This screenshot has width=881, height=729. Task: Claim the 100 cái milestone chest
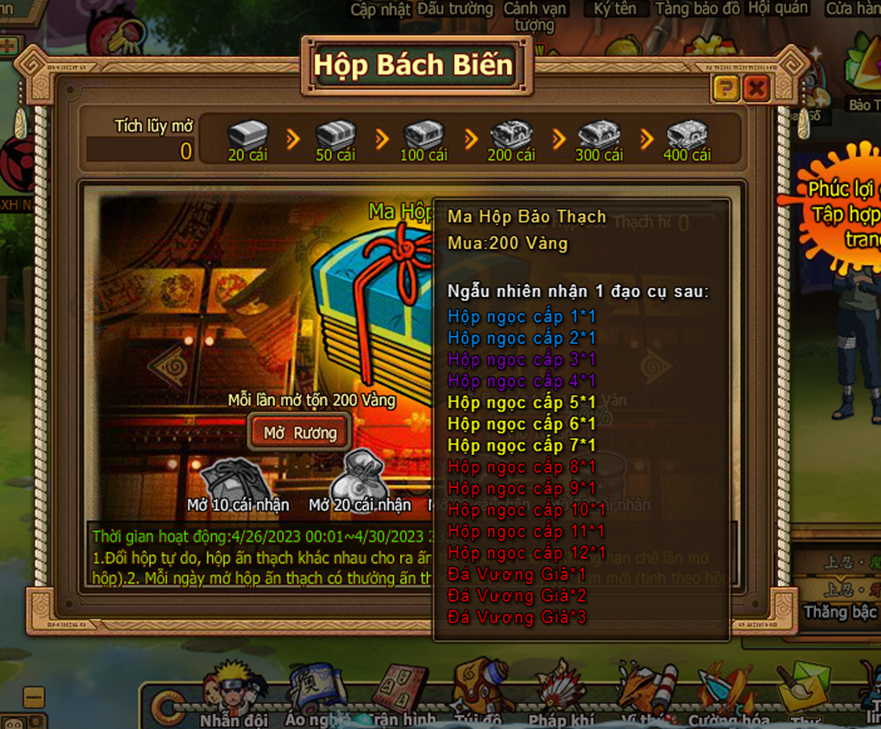tap(423, 136)
